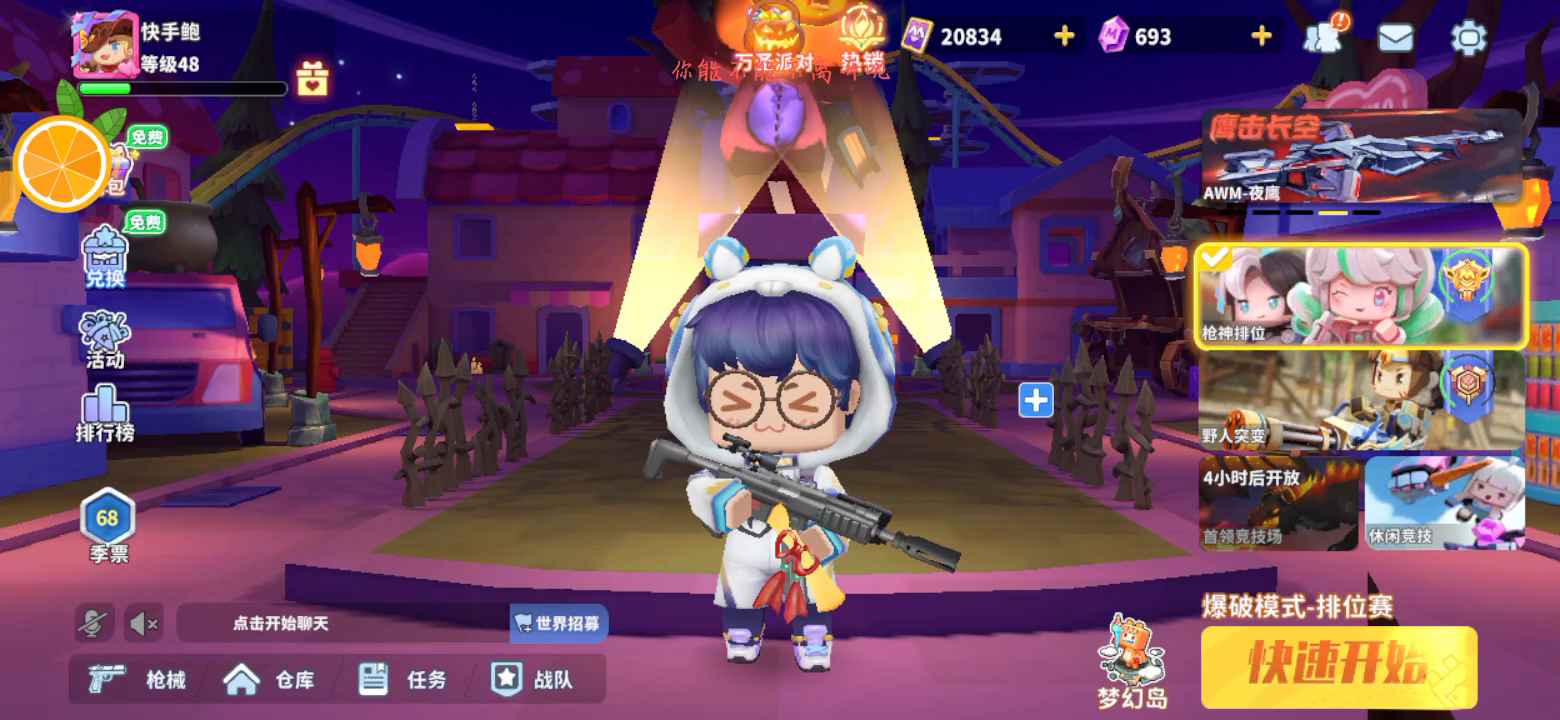Image resolution: width=1560 pixels, height=720 pixels.
Task: Open the friends icon with alert
Action: click(x=1324, y=37)
